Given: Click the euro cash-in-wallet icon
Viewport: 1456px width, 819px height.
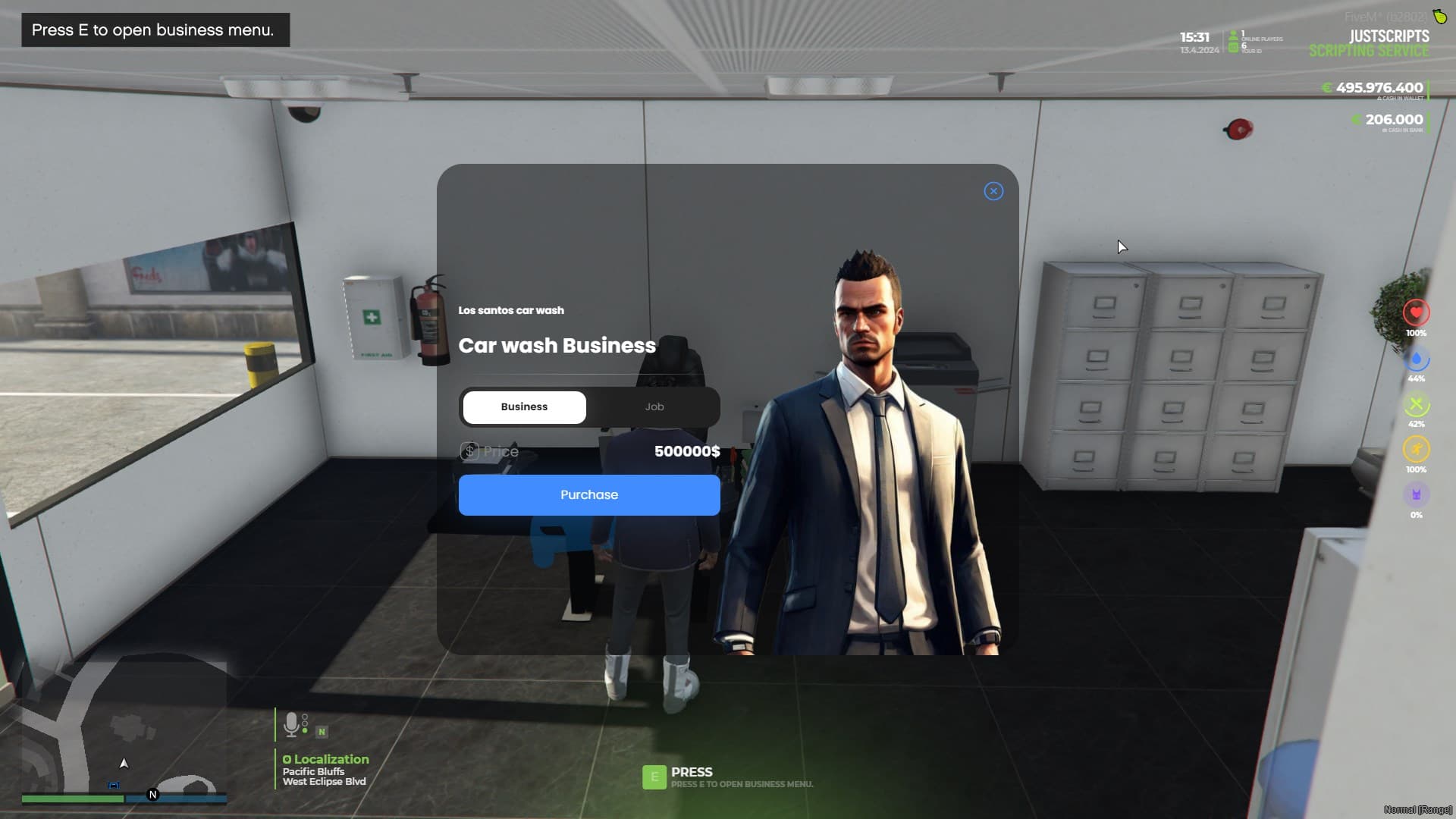Looking at the screenshot, I should pyautogui.click(x=1326, y=88).
